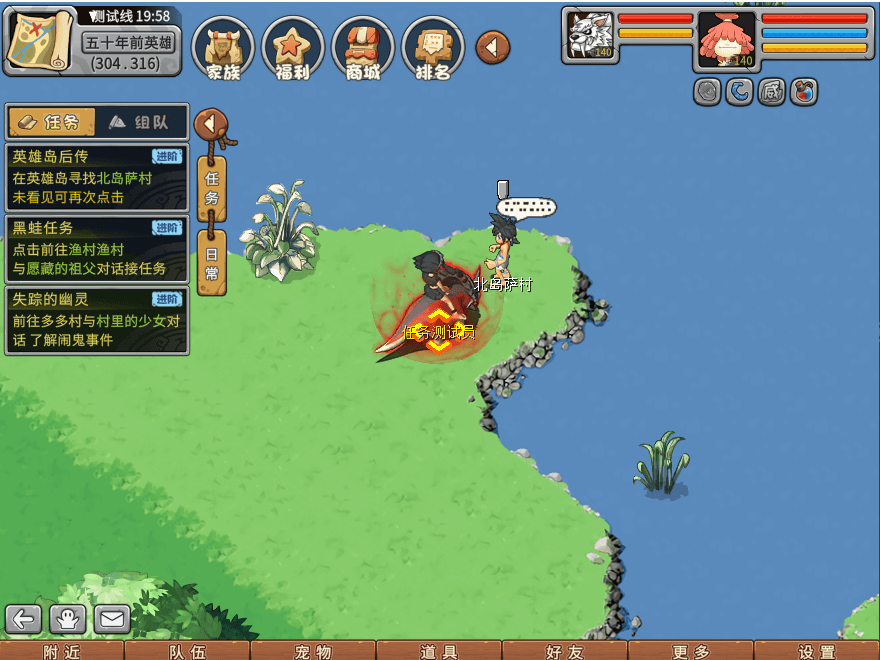
Task: Switch to the 日常 (Daily) side tab
Action: [x=211, y=263]
